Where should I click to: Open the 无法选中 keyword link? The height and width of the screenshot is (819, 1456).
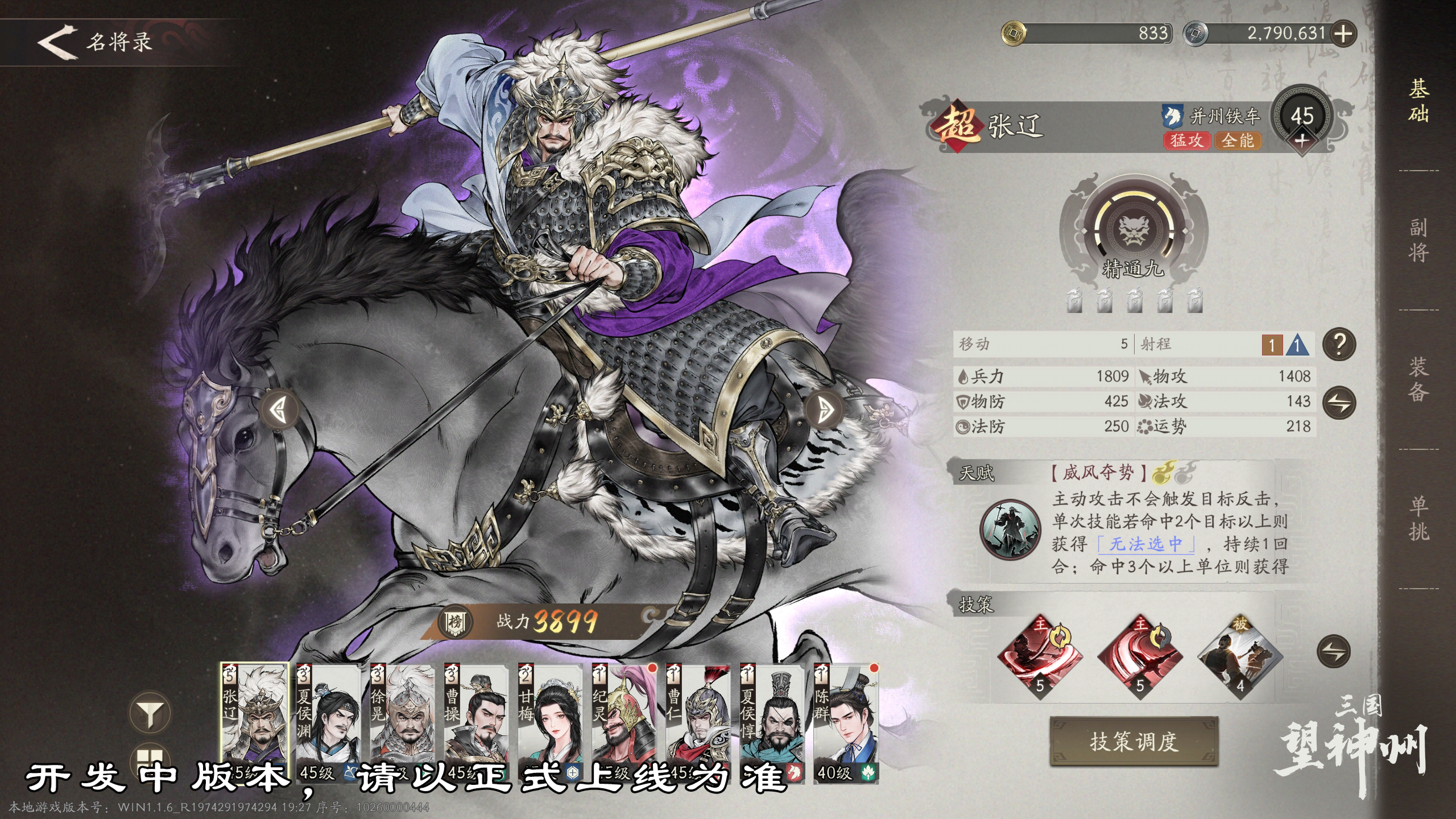coord(1145,544)
